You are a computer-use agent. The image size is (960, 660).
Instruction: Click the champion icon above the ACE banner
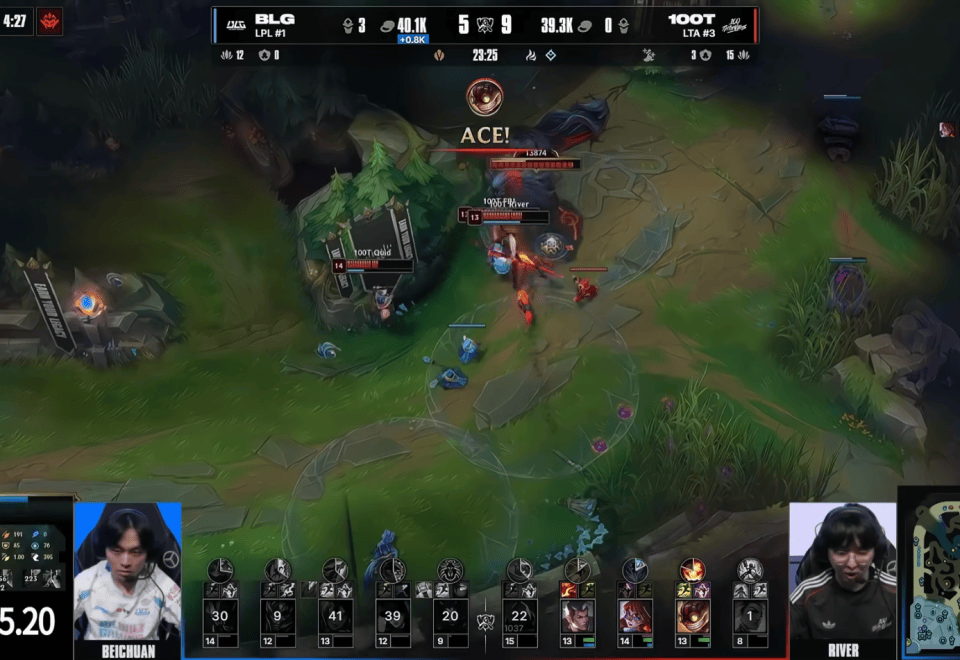coord(485,97)
